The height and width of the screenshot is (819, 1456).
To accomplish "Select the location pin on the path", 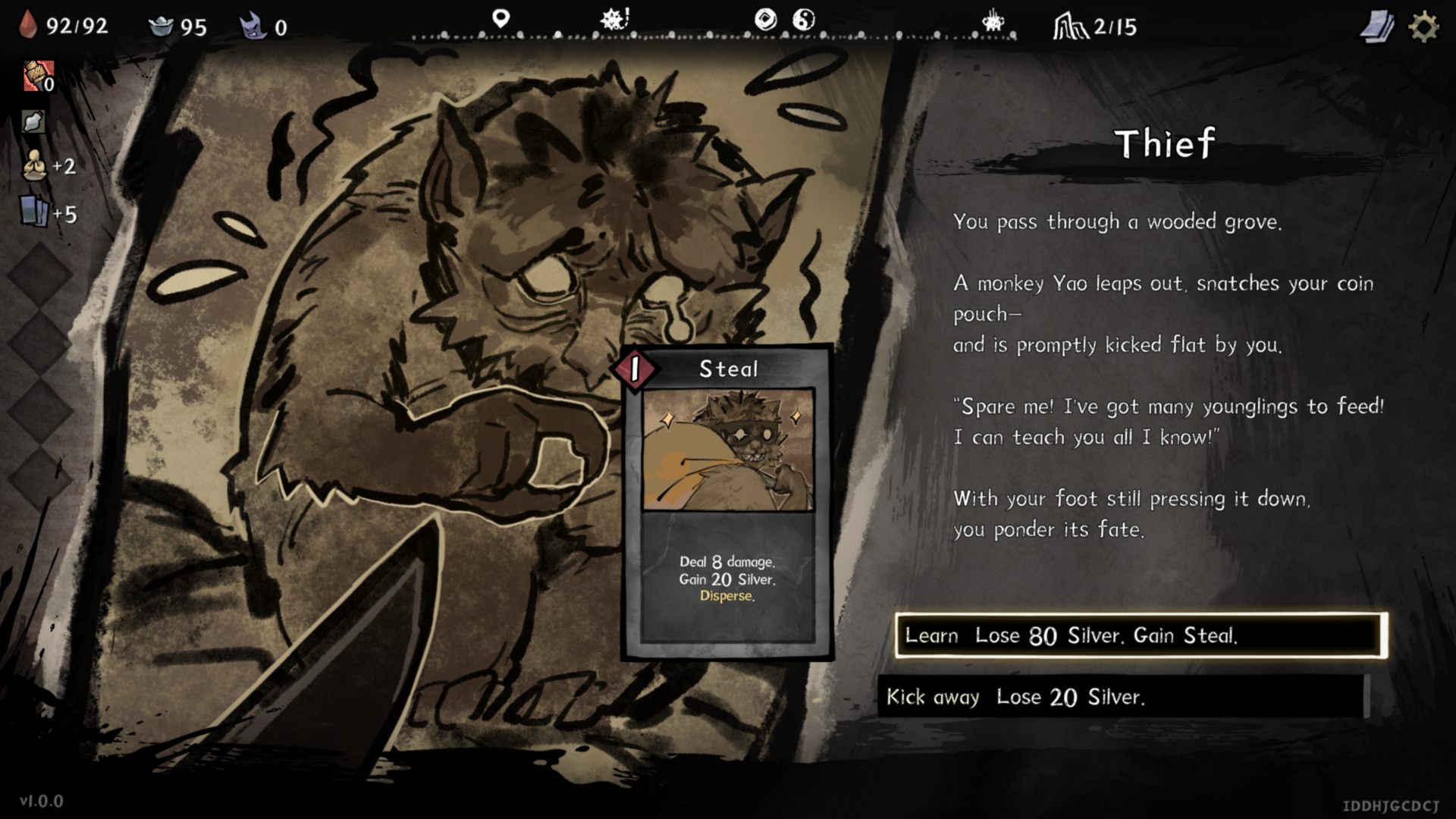I will [x=500, y=18].
